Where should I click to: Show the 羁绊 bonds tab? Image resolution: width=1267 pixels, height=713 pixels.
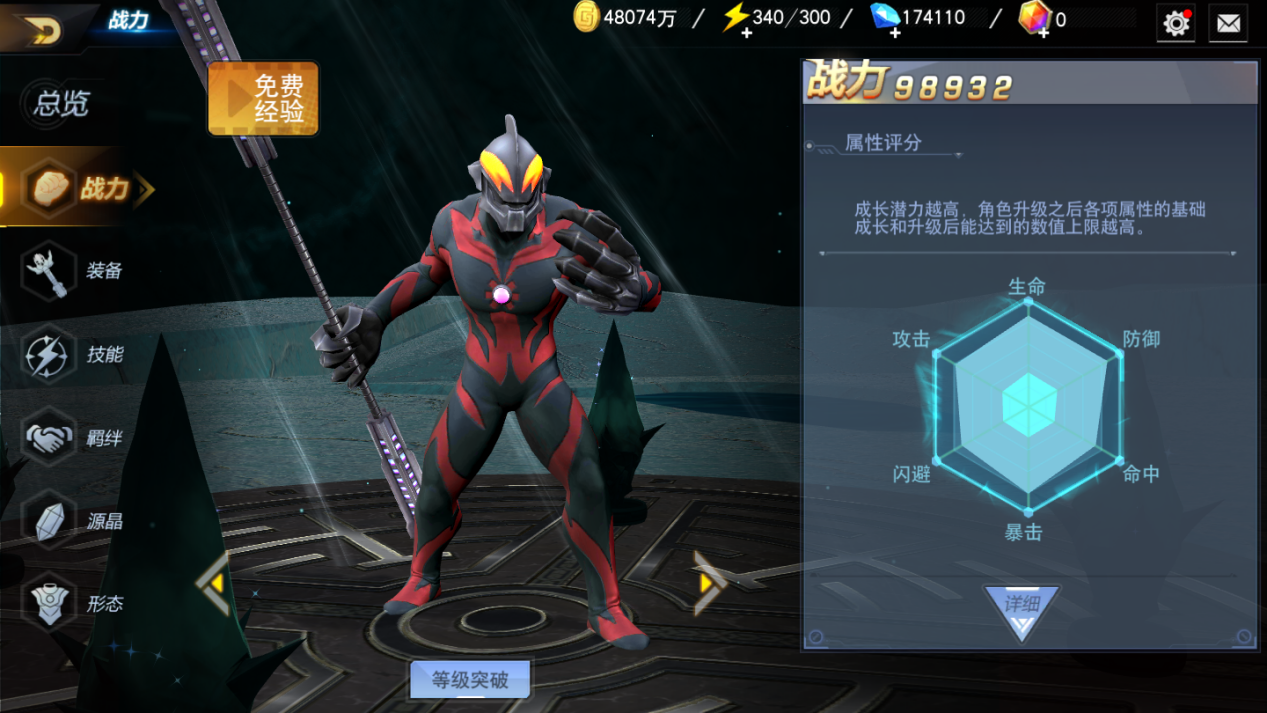(76, 438)
